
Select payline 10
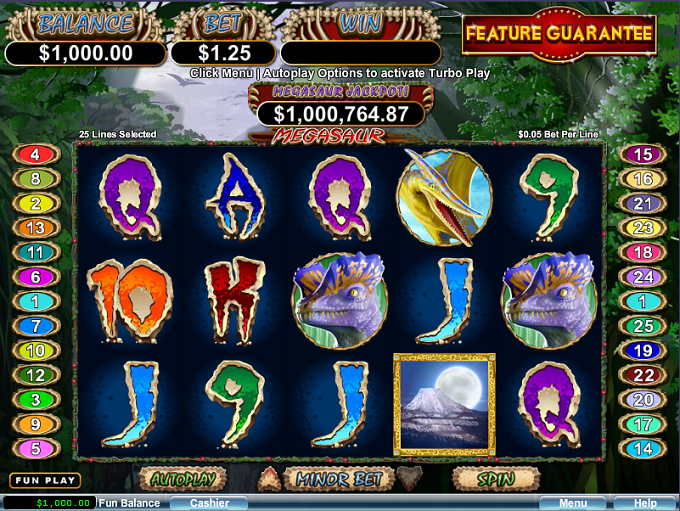(x=35, y=351)
